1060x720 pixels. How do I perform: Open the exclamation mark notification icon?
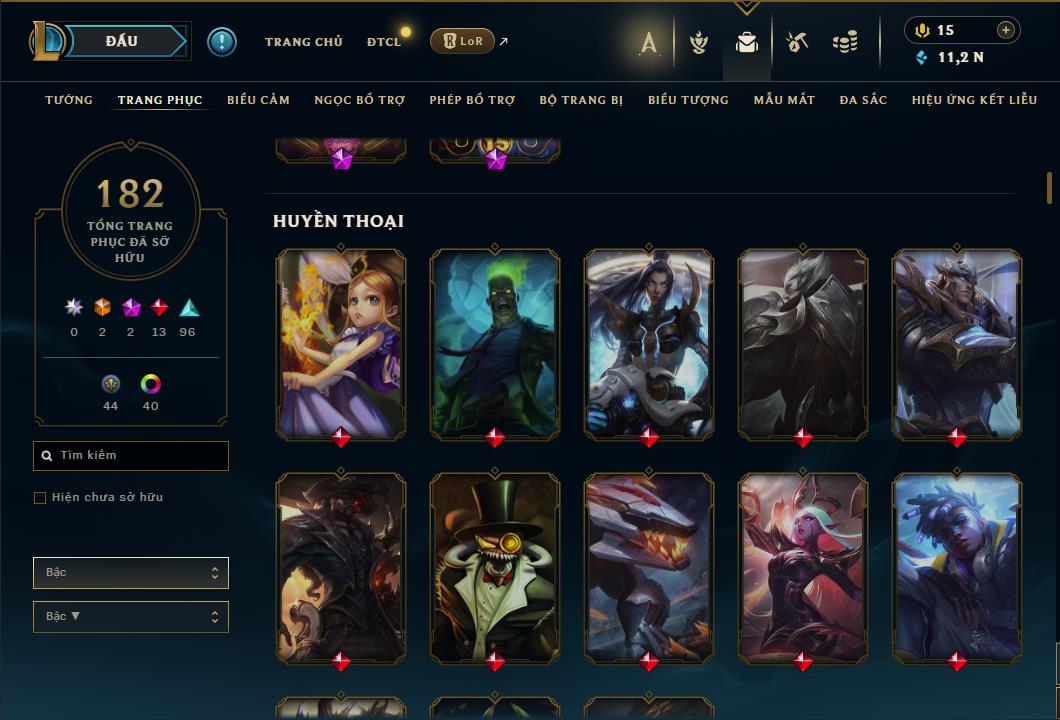pos(222,42)
